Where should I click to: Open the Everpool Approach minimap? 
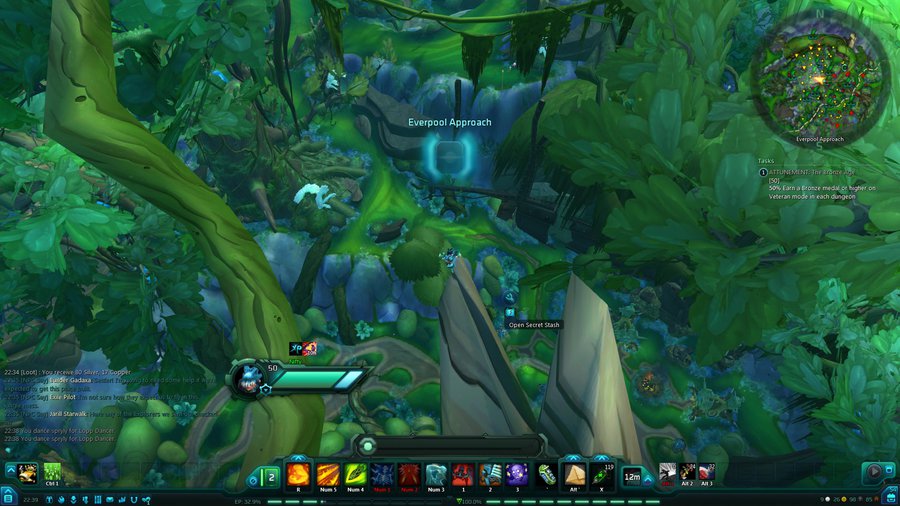[819, 77]
